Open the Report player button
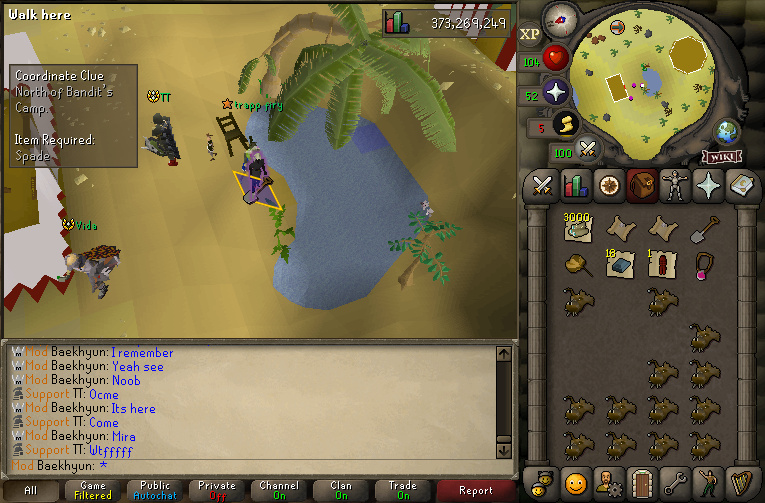This screenshot has height=503, width=765. pyautogui.click(x=475, y=490)
